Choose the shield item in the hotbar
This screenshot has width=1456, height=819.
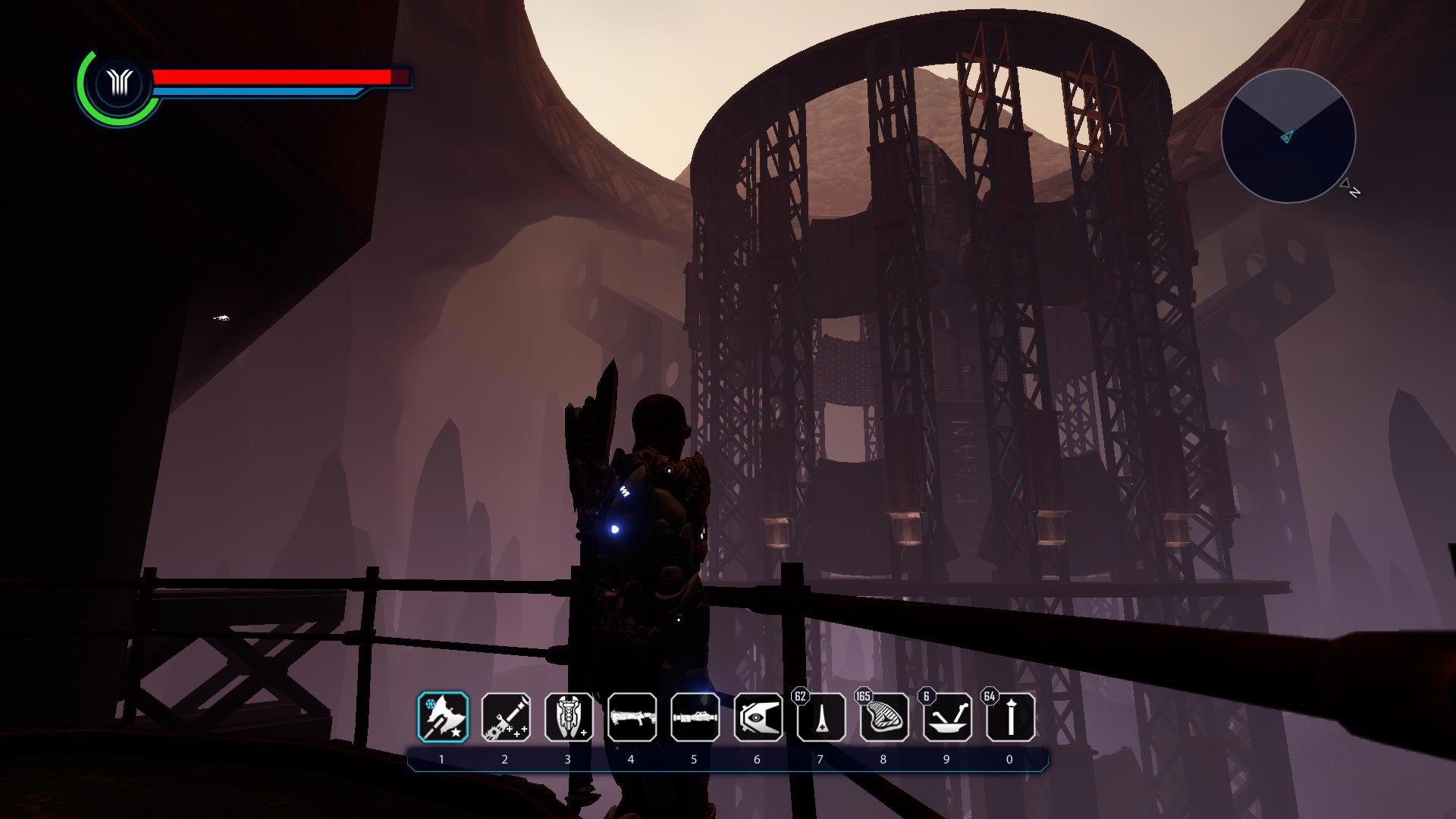point(569,717)
